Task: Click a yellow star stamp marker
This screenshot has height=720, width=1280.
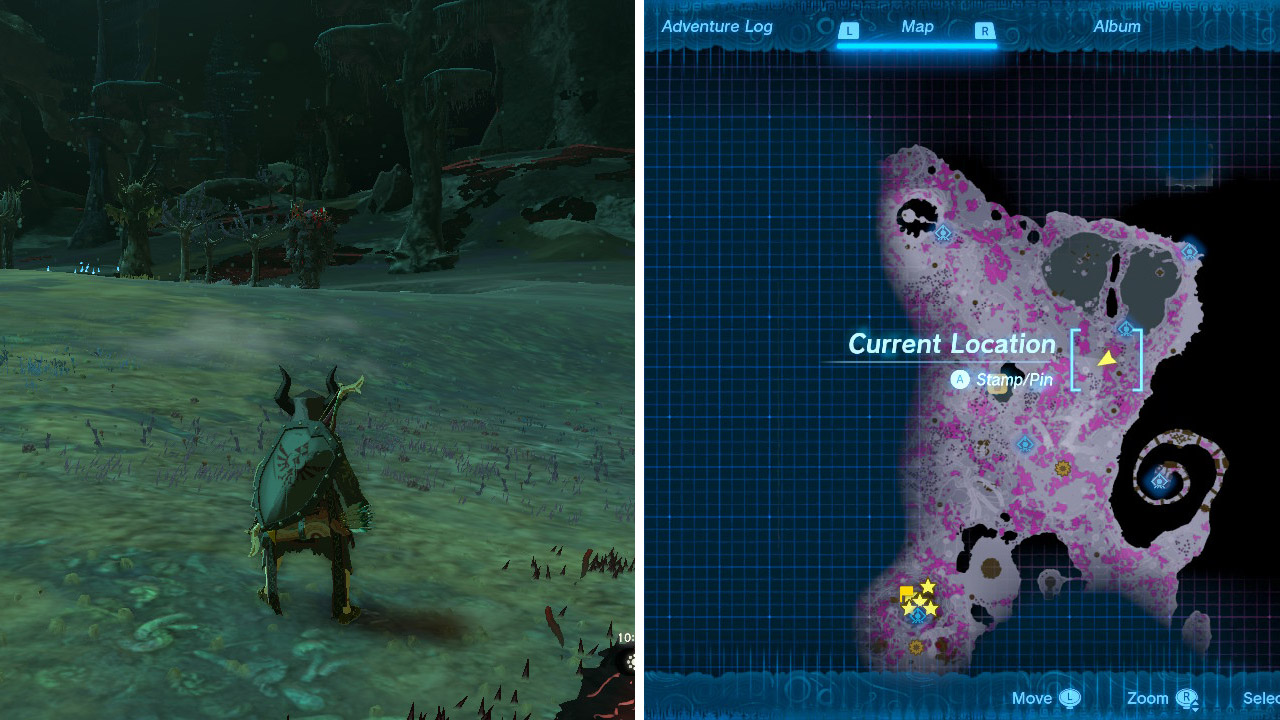Action: 928,586
